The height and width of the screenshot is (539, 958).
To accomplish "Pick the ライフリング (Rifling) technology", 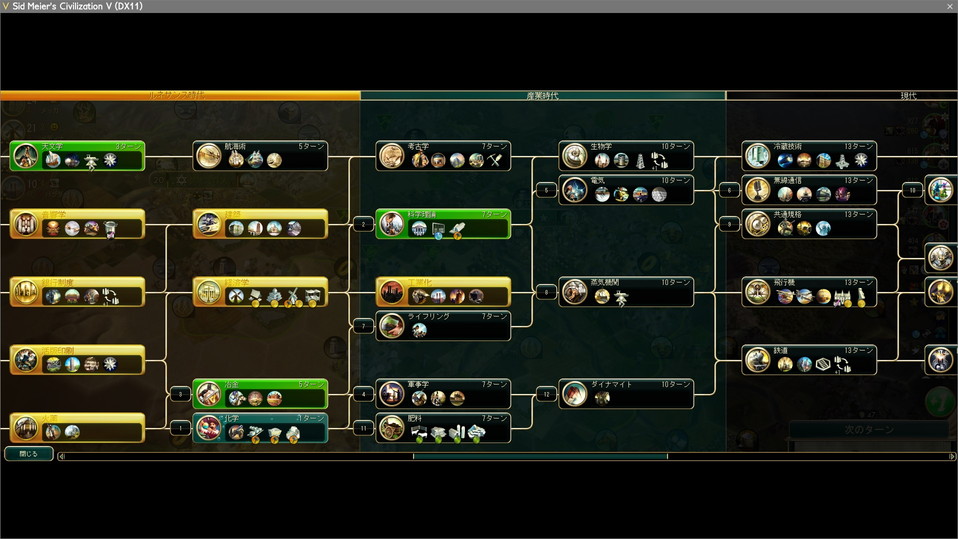I will 444,325.
